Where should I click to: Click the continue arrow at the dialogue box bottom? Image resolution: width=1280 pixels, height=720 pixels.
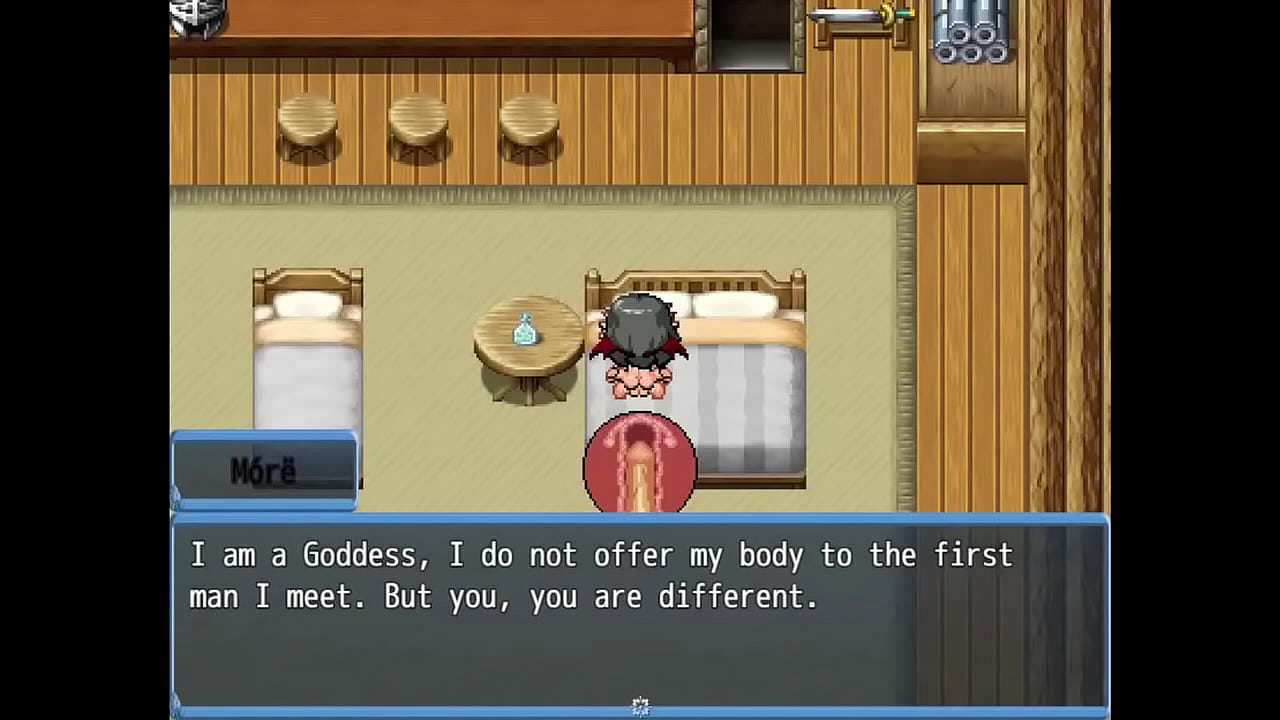640,705
